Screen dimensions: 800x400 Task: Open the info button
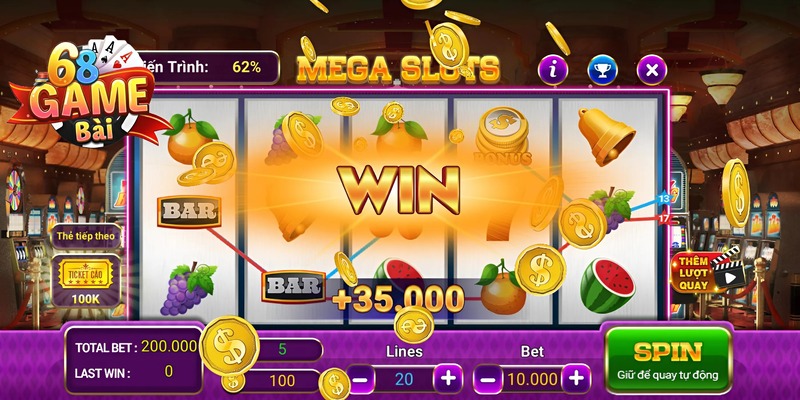[553, 69]
